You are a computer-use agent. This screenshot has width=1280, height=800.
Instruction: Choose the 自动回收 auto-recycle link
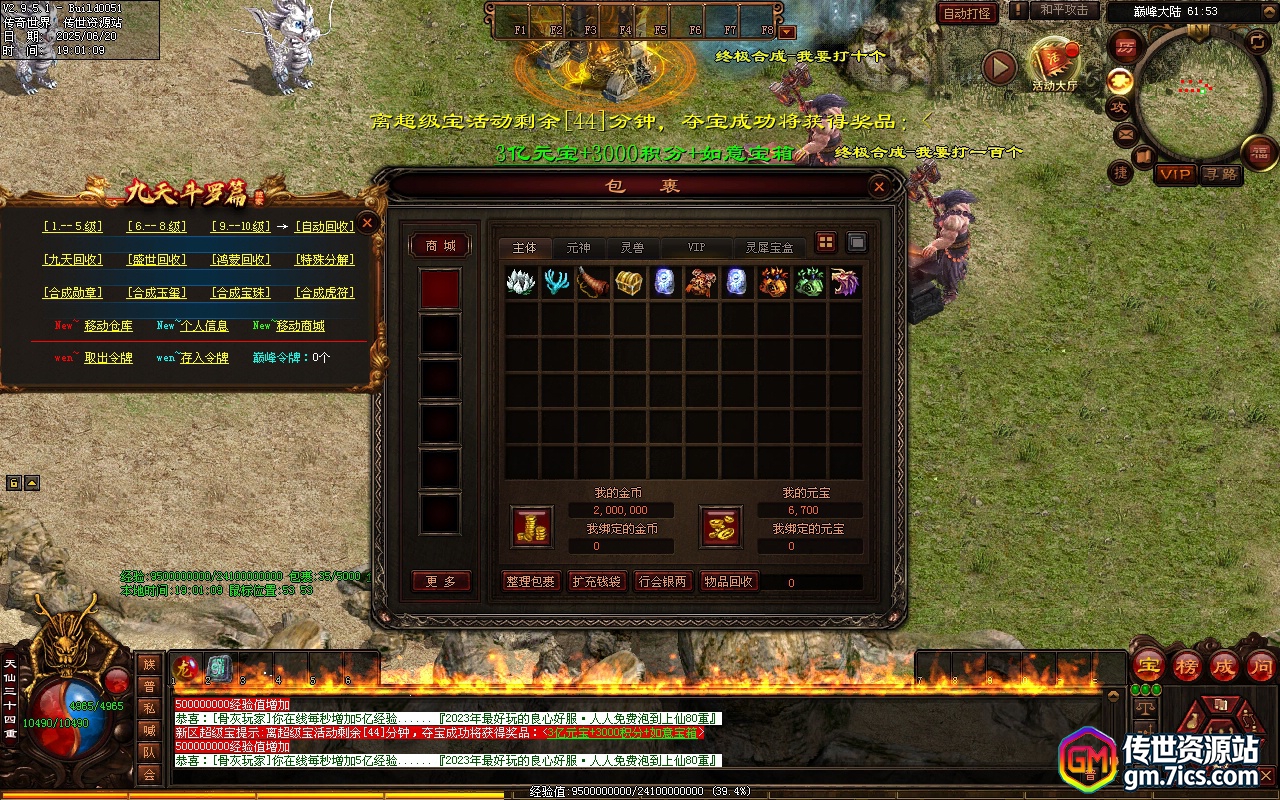[x=324, y=227]
